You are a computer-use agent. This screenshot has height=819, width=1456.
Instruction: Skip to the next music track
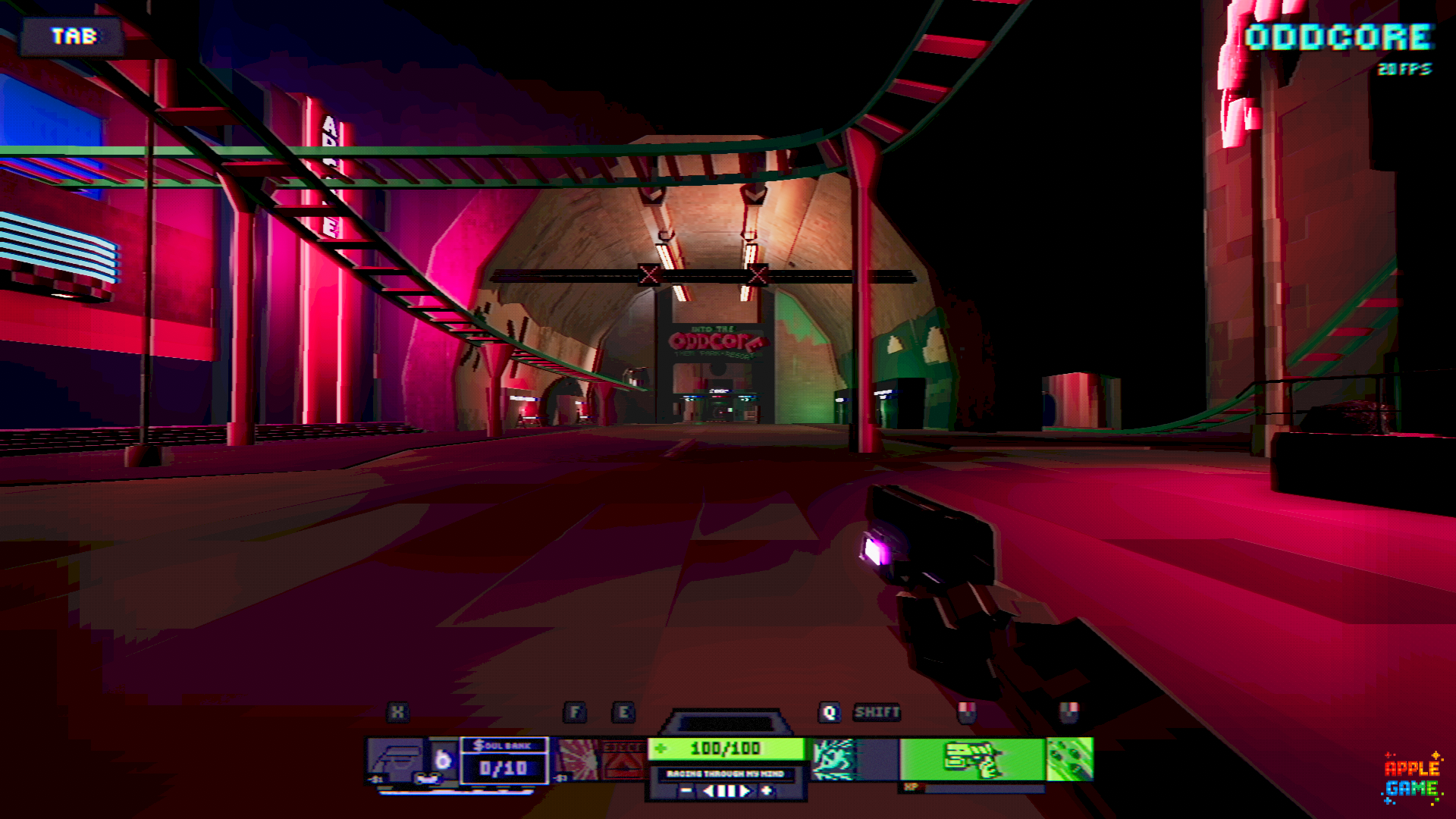coord(746,791)
